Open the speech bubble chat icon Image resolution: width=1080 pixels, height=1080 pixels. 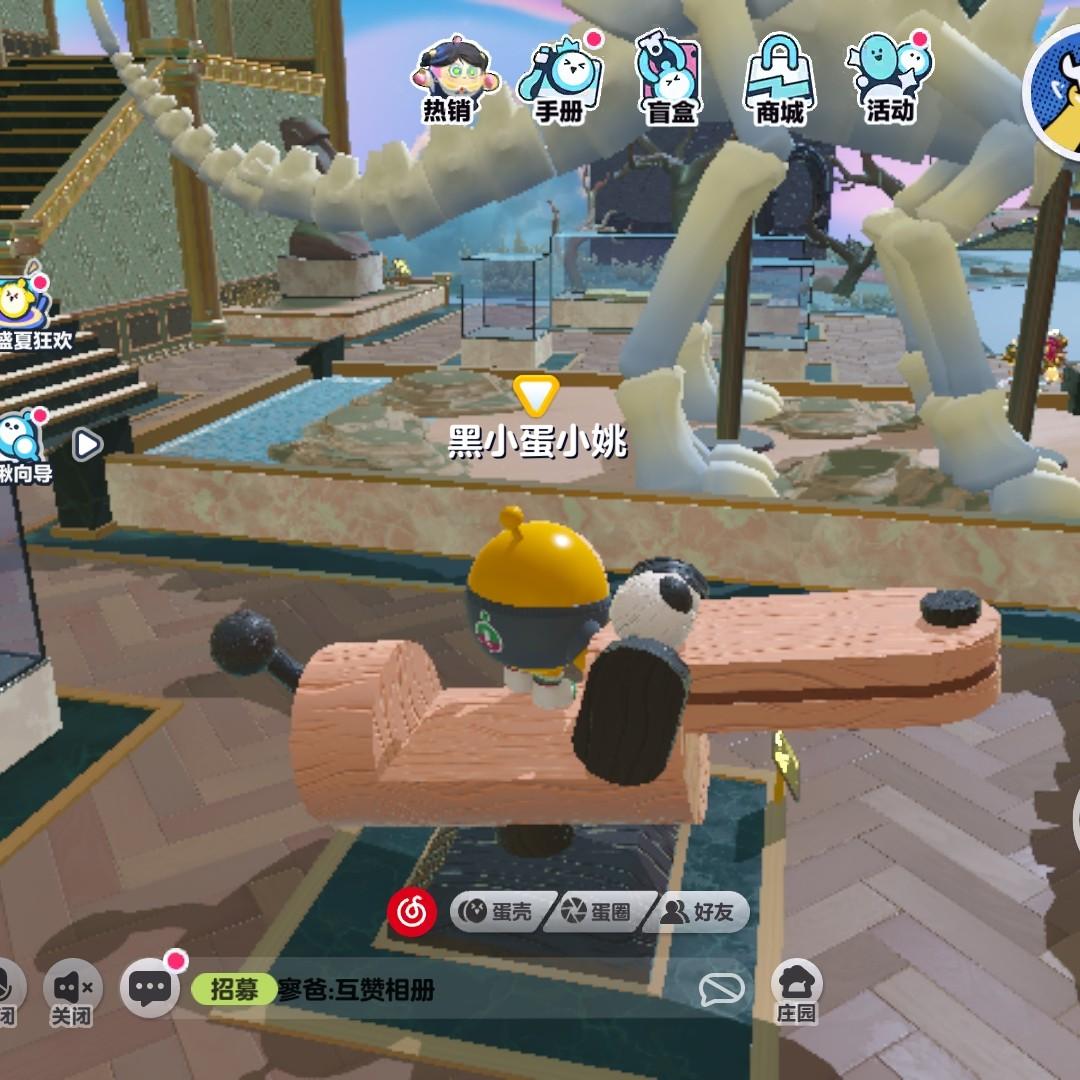tap(721, 990)
